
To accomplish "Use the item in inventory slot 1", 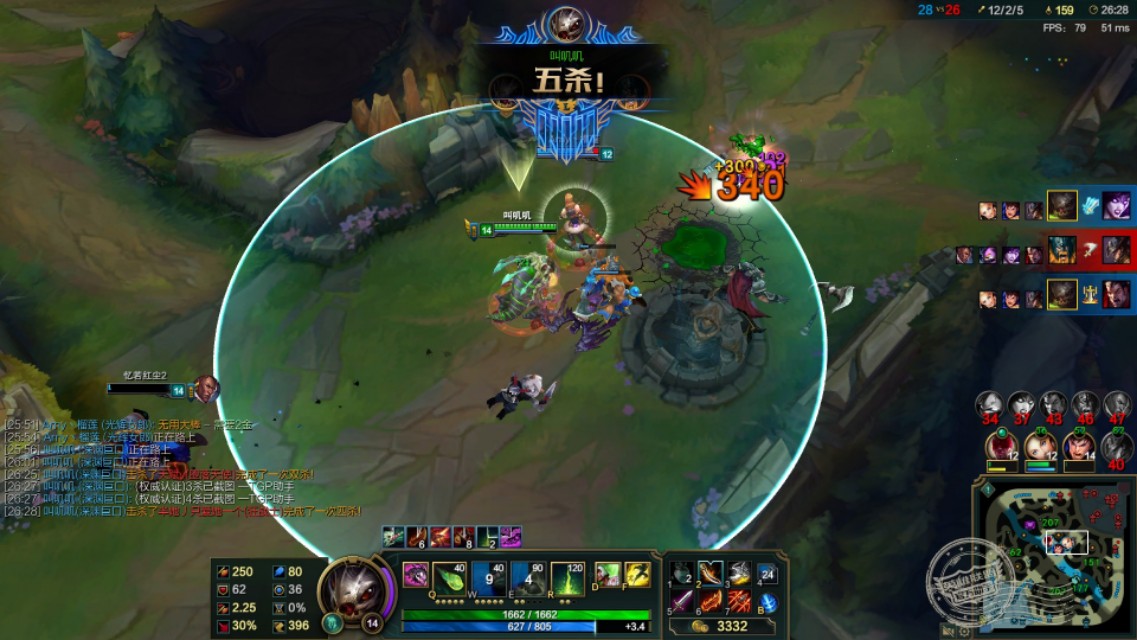I will tap(682, 573).
